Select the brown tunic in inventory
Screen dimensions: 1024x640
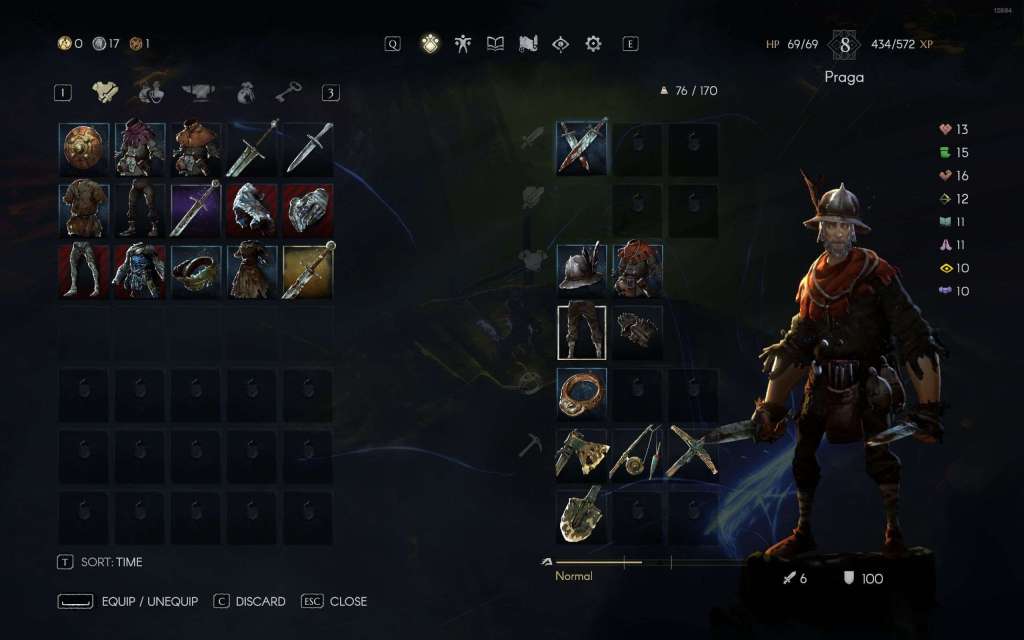84,209
